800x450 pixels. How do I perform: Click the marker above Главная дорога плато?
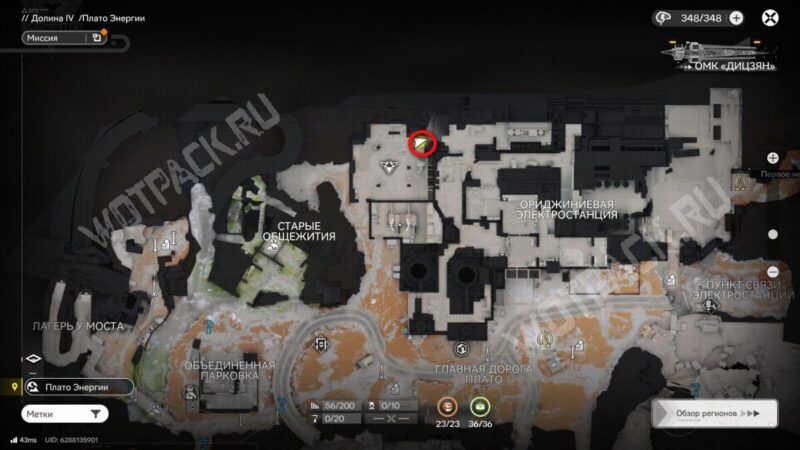click(461, 349)
